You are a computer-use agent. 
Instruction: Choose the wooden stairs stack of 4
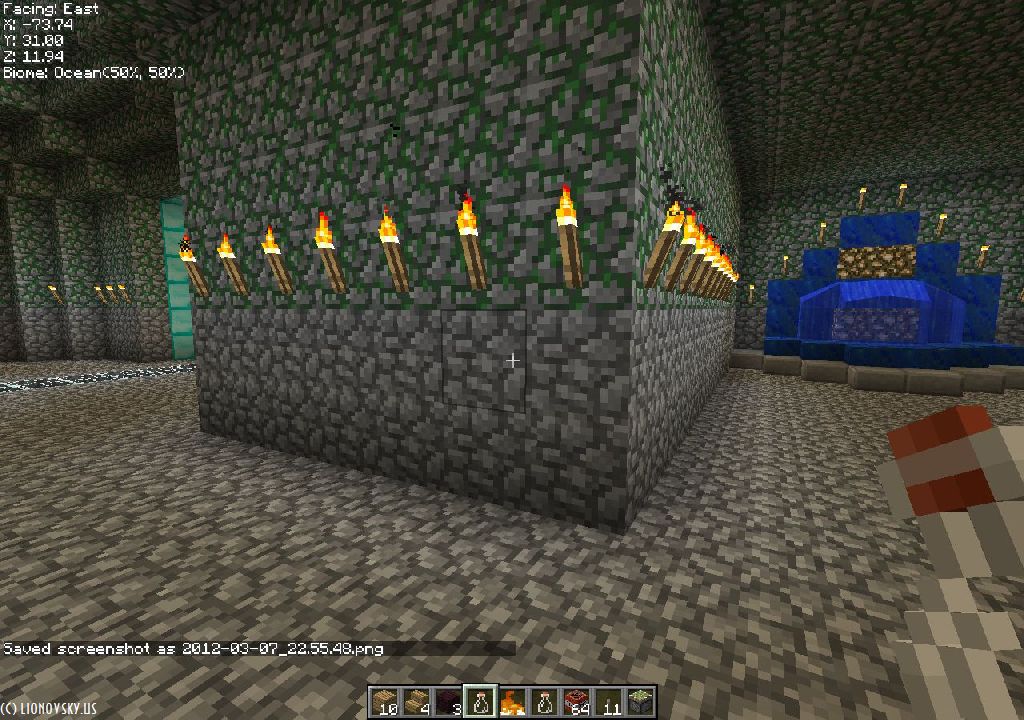tap(416, 702)
